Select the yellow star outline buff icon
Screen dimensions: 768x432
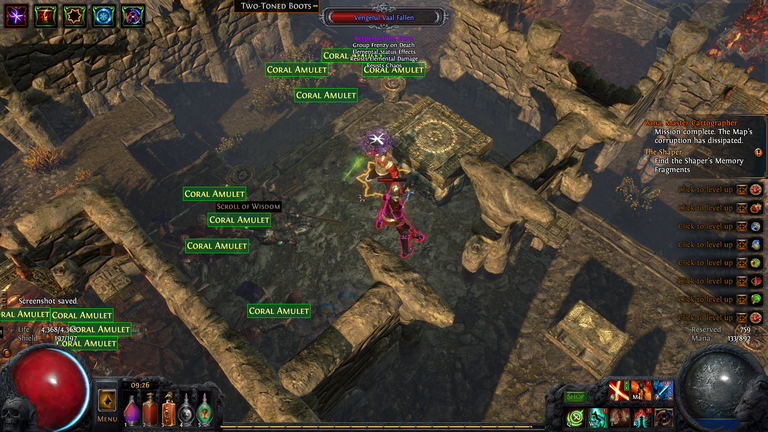75,15
